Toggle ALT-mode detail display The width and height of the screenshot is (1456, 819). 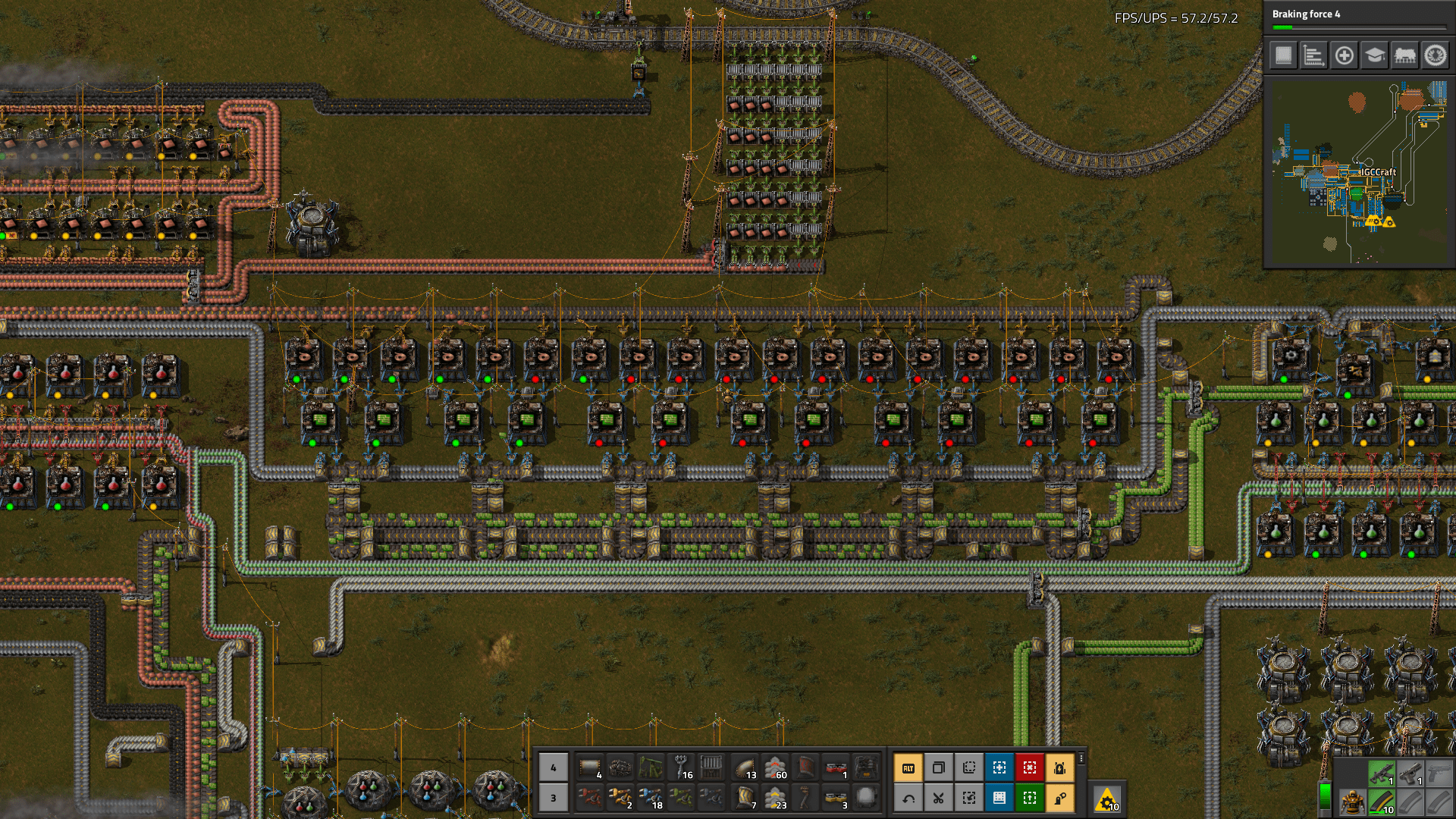tap(908, 767)
